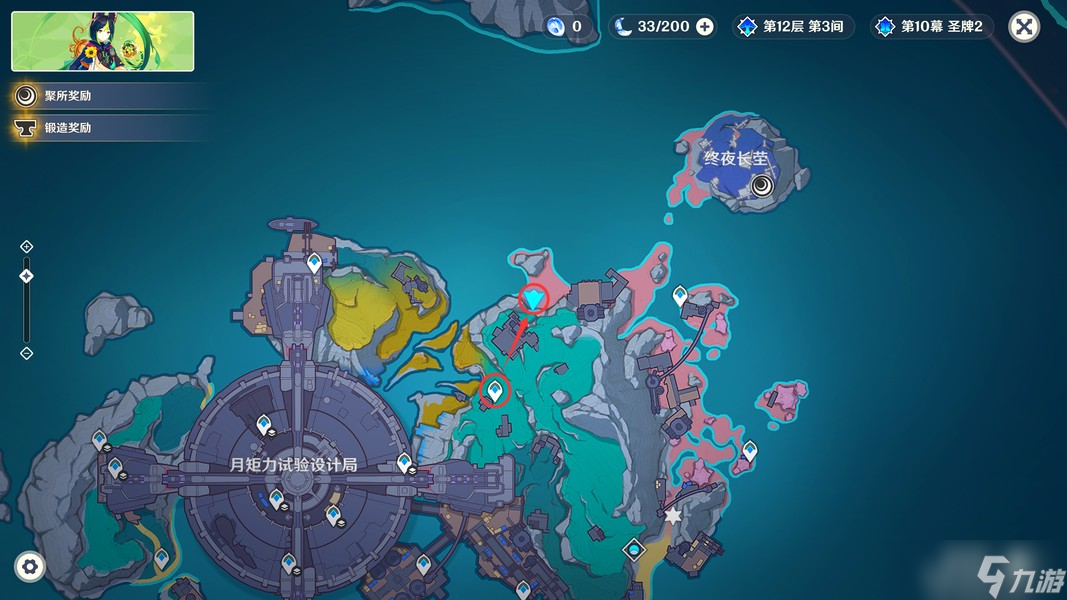Add more resin with the plus button

[705, 27]
